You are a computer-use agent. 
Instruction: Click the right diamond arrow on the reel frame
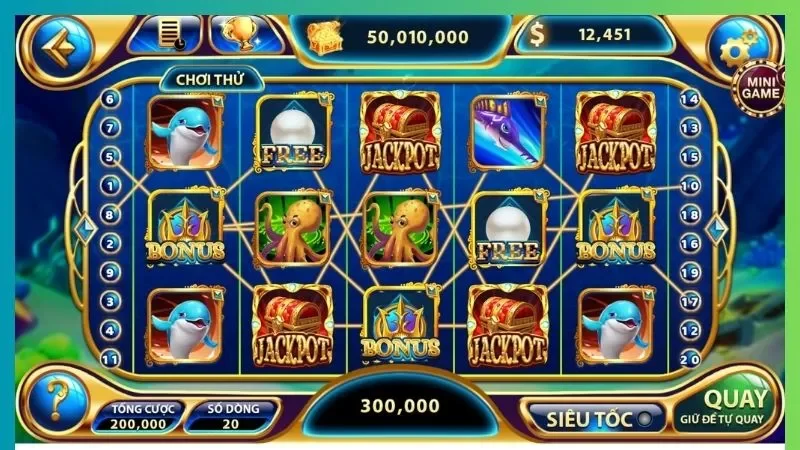tap(714, 228)
